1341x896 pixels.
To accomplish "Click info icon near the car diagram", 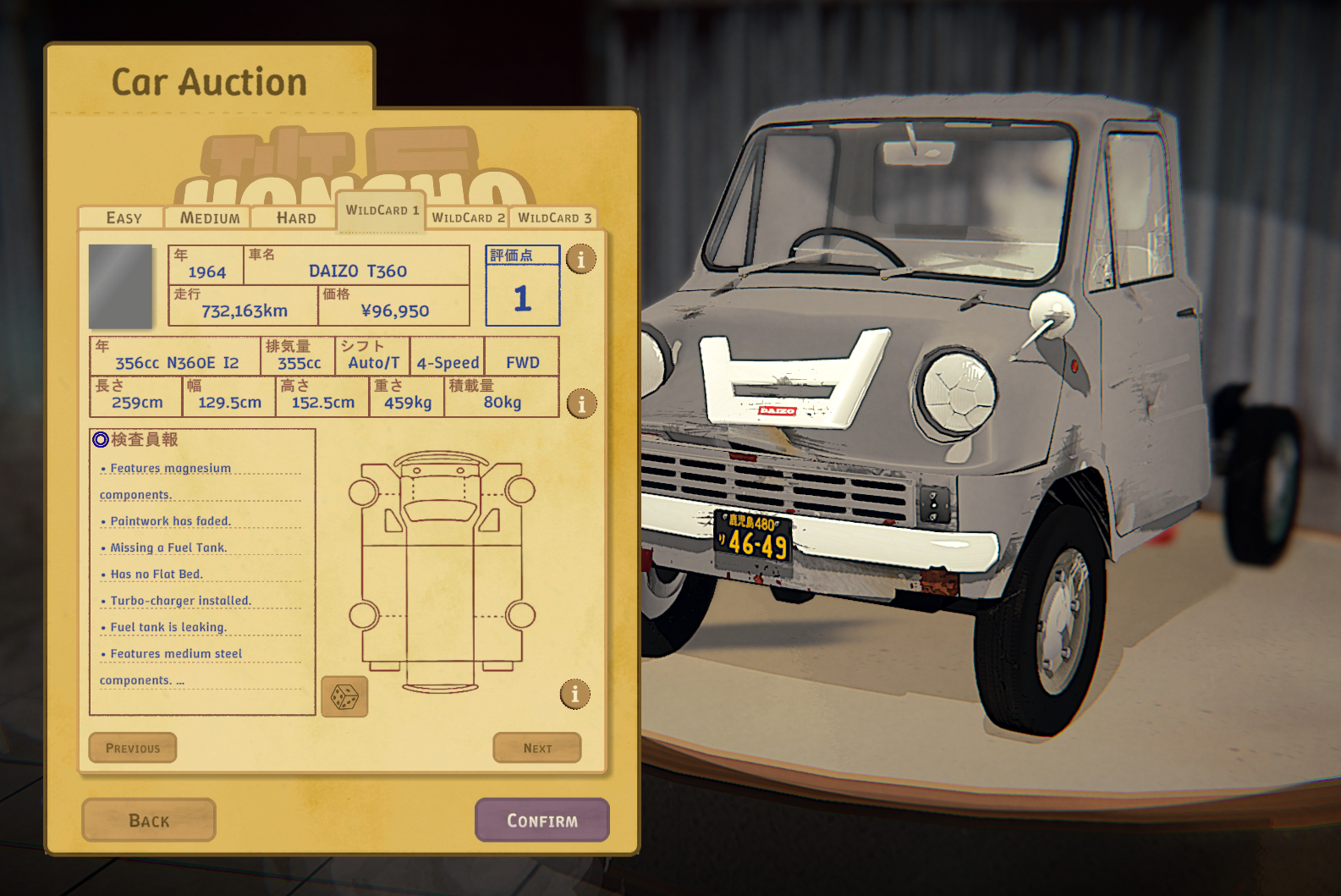I will pyautogui.click(x=575, y=695).
